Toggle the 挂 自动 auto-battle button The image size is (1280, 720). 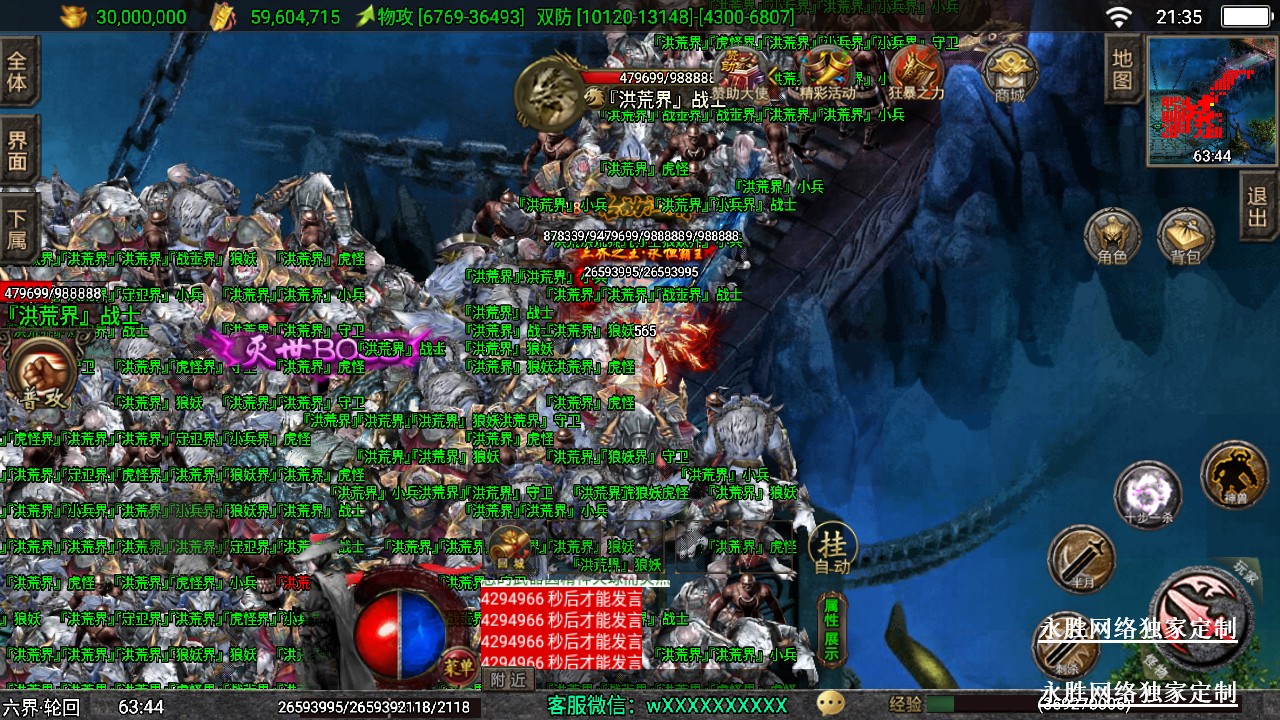click(x=832, y=549)
